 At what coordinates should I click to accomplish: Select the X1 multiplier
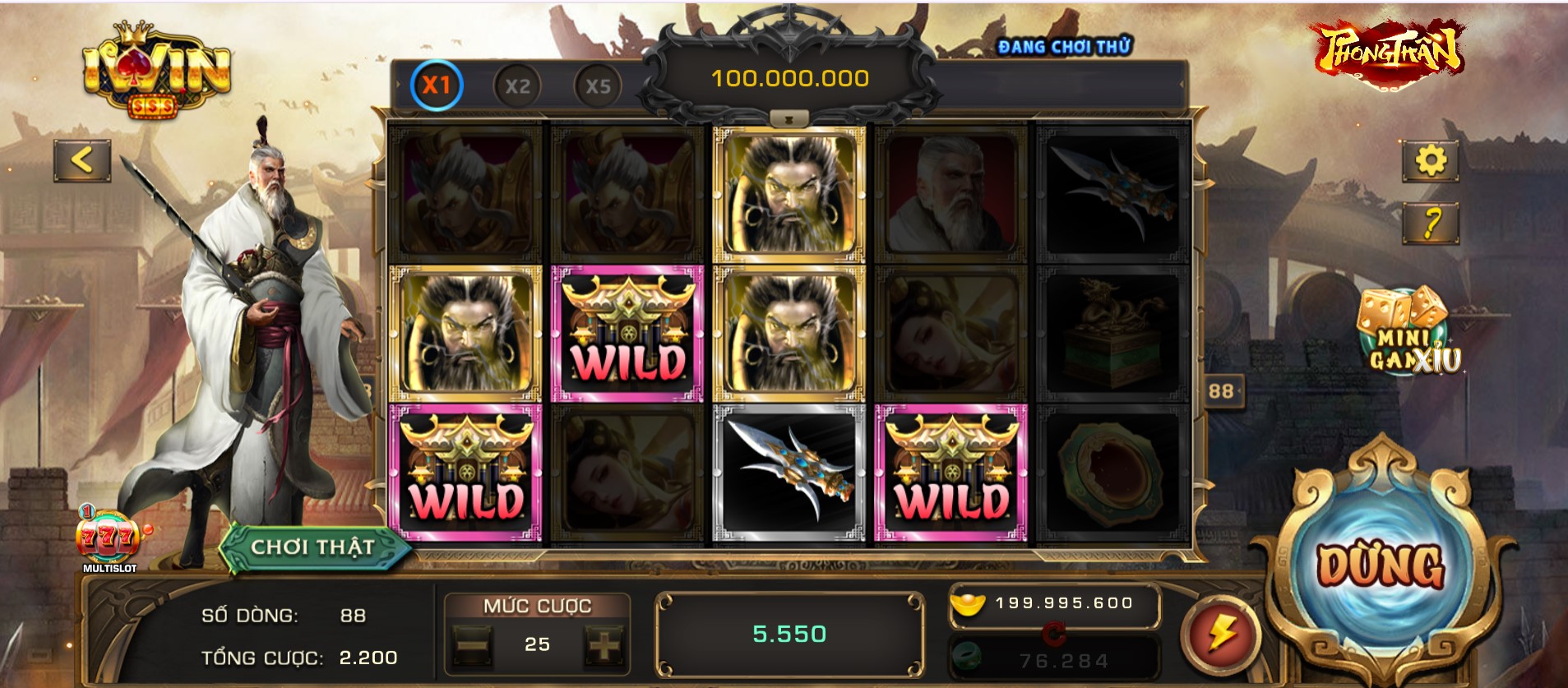click(x=437, y=85)
